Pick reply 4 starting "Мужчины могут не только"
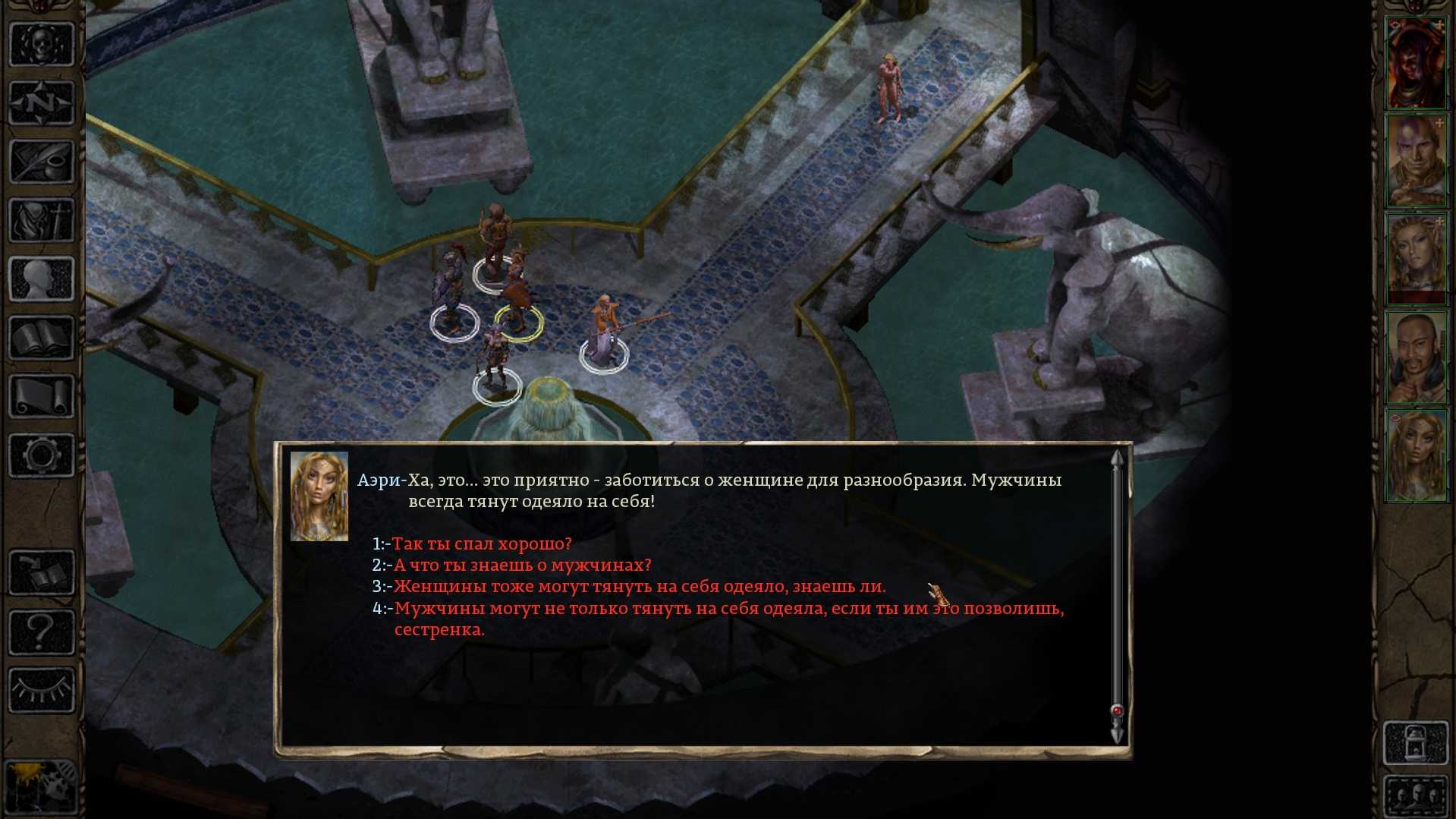 pos(728,609)
